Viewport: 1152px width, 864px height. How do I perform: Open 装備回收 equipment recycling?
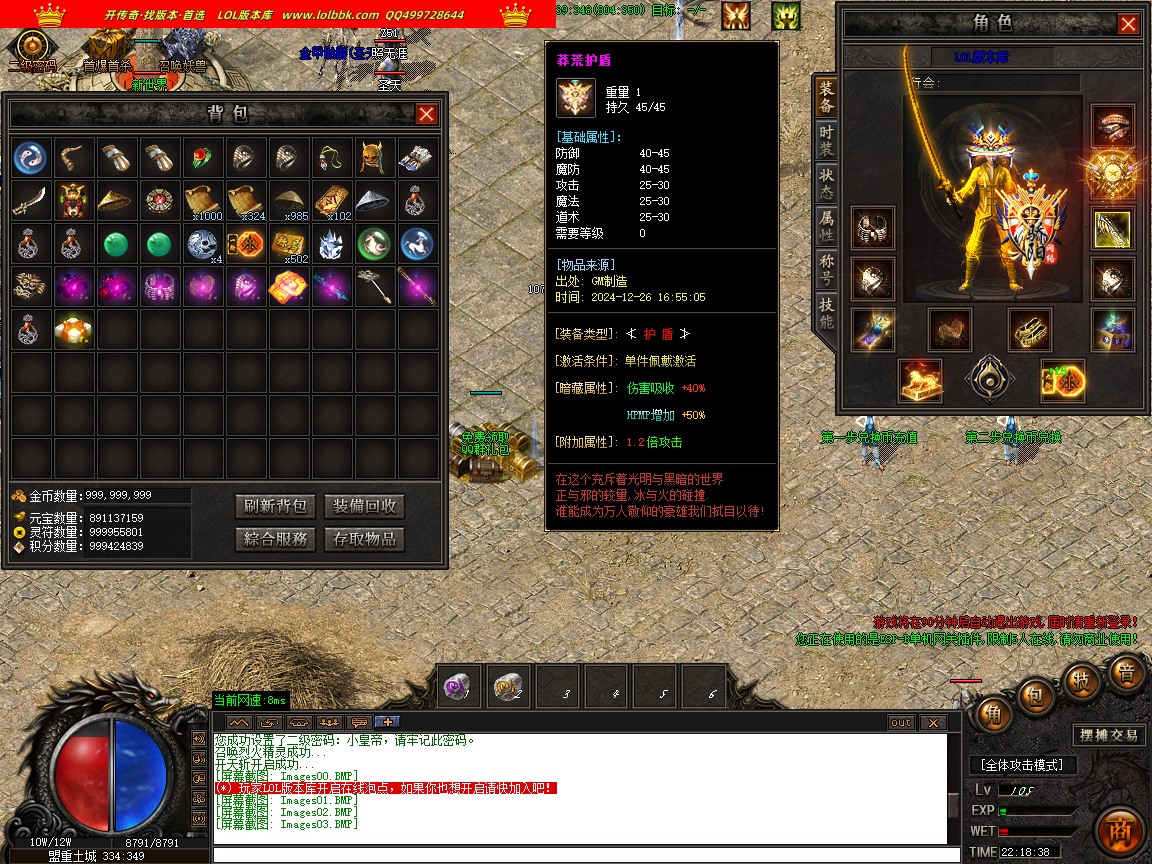[x=364, y=506]
